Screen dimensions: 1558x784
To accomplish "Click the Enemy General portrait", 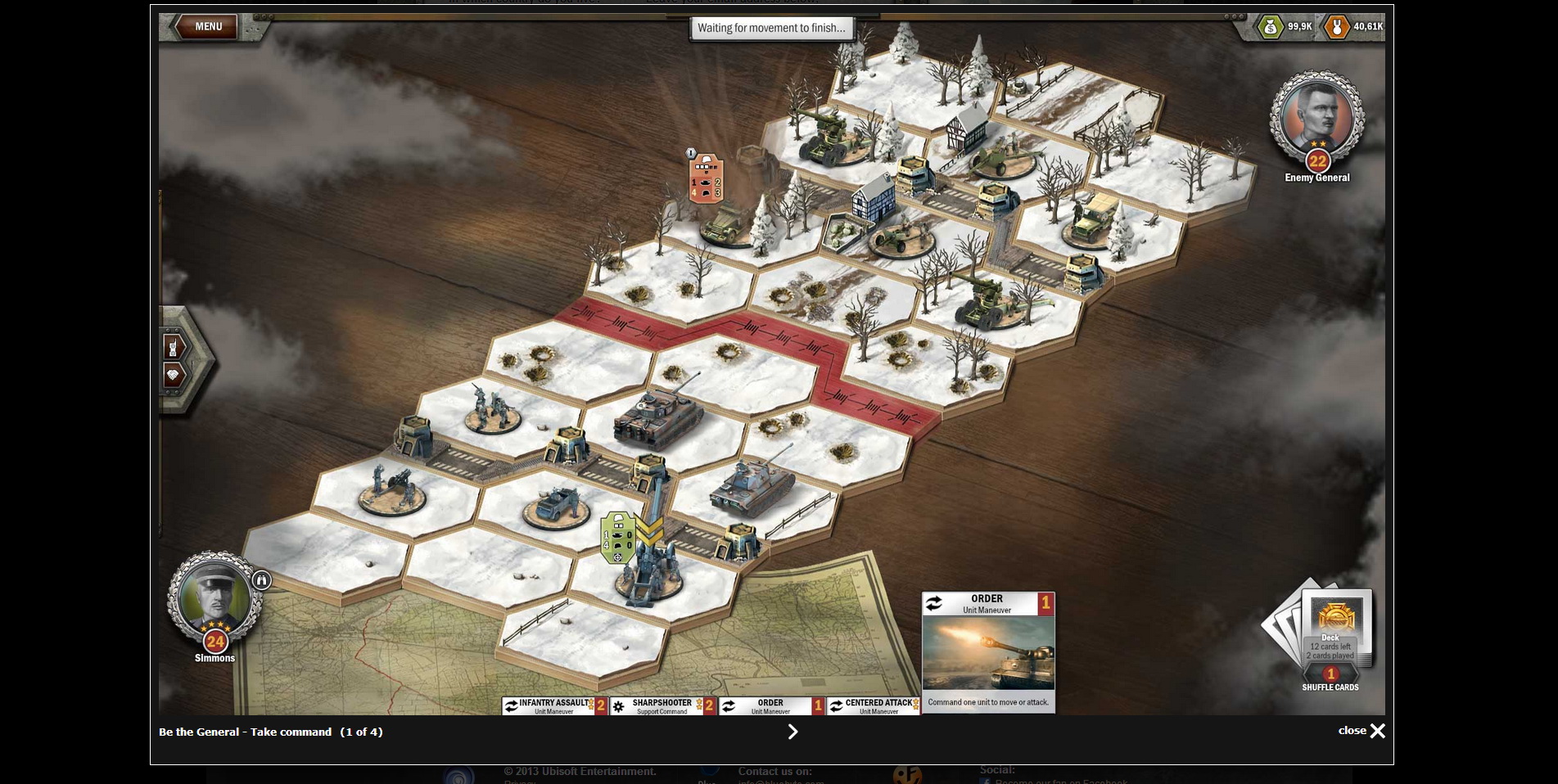I will pyautogui.click(x=1316, y=119).
